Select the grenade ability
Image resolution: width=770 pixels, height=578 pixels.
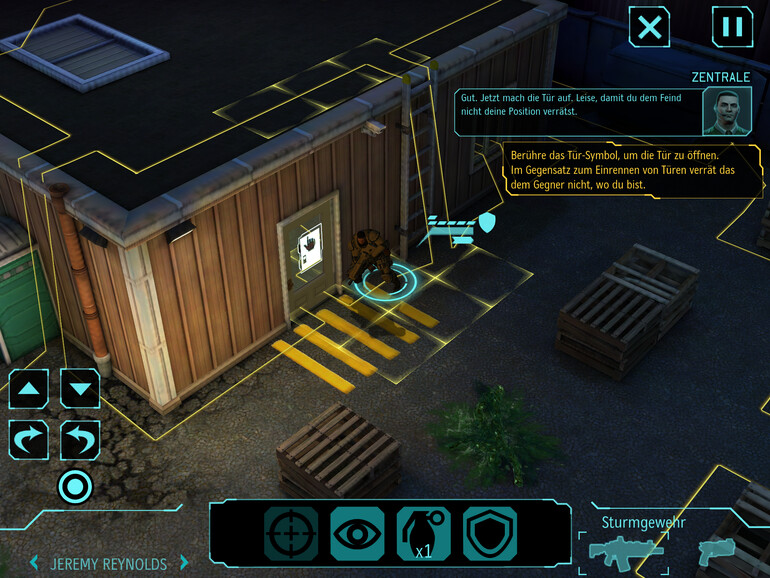pyautogui.click(x=423, y=534)
